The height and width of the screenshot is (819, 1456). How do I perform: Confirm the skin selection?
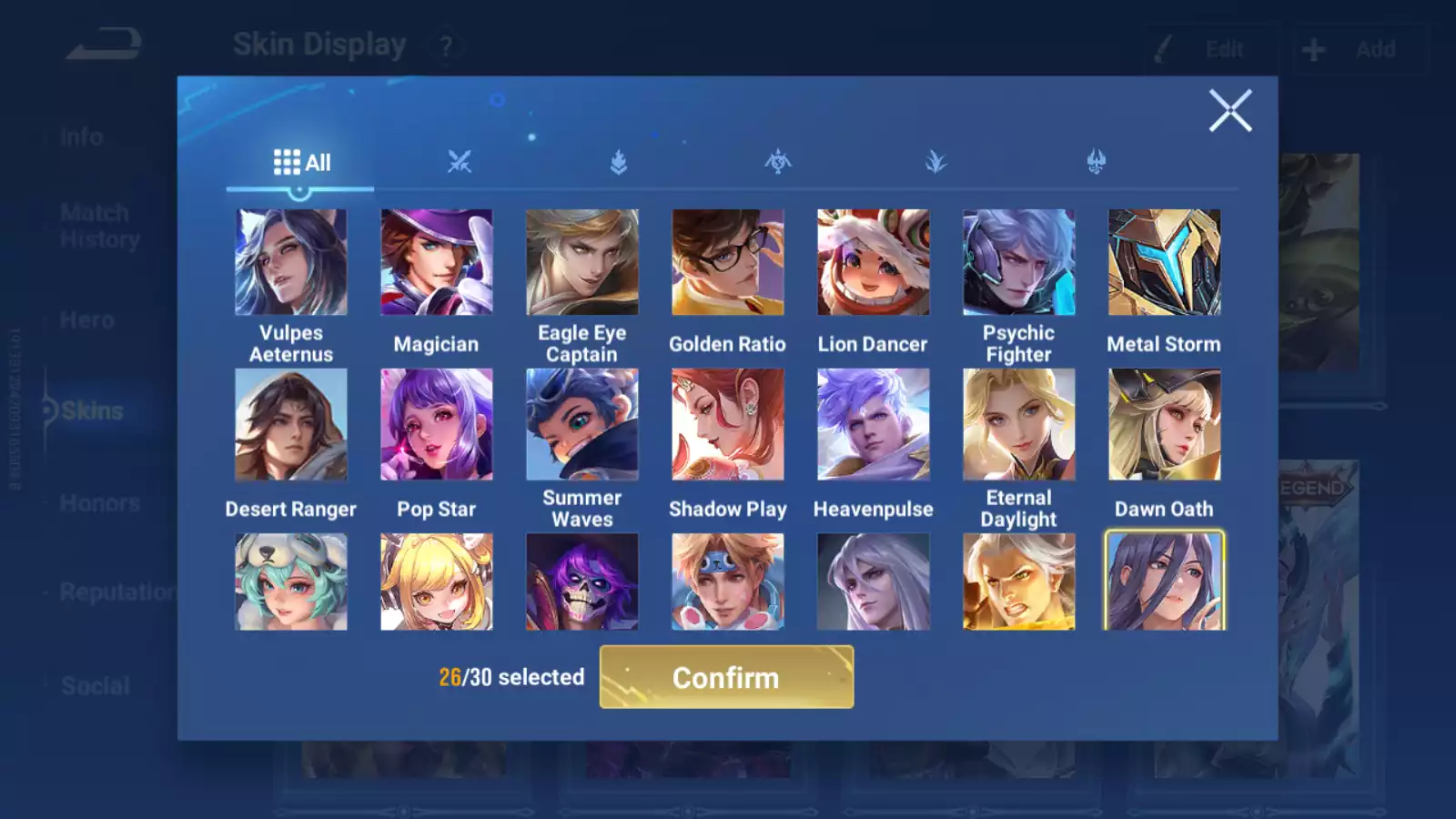click(x=726, y=677)
